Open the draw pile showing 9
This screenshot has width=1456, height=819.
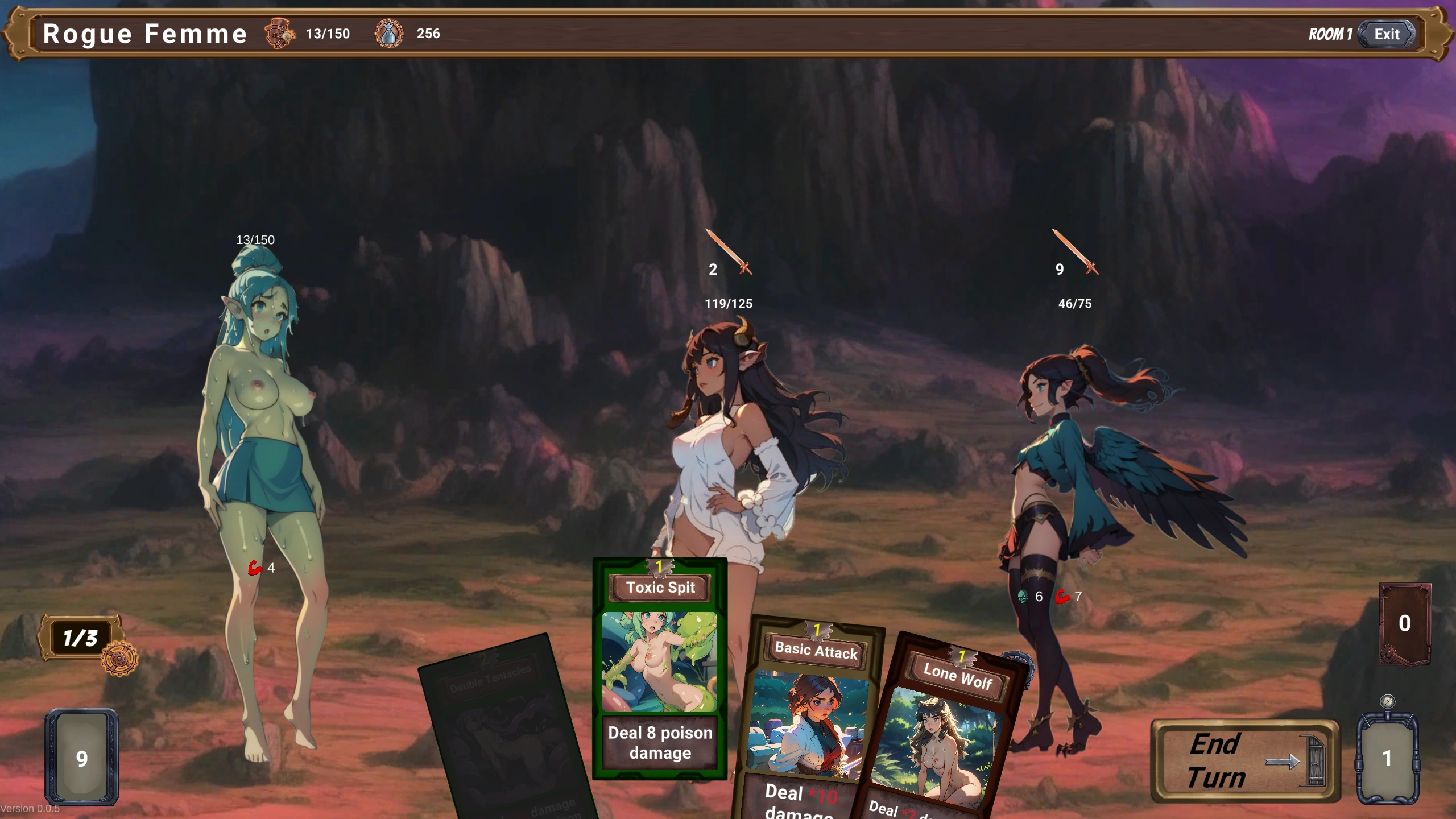(x=82, y=757)
